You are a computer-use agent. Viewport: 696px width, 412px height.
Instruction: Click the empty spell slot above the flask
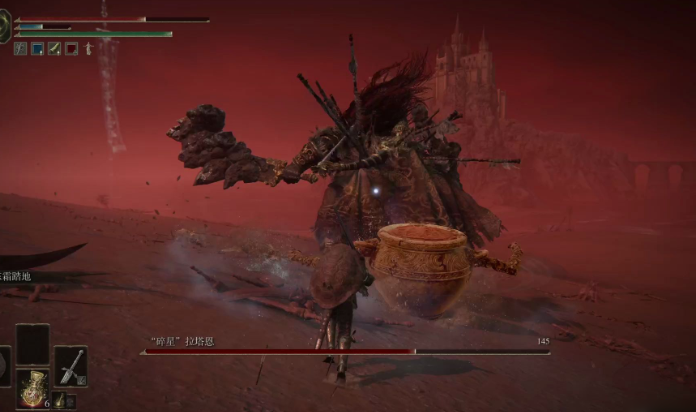33,344
